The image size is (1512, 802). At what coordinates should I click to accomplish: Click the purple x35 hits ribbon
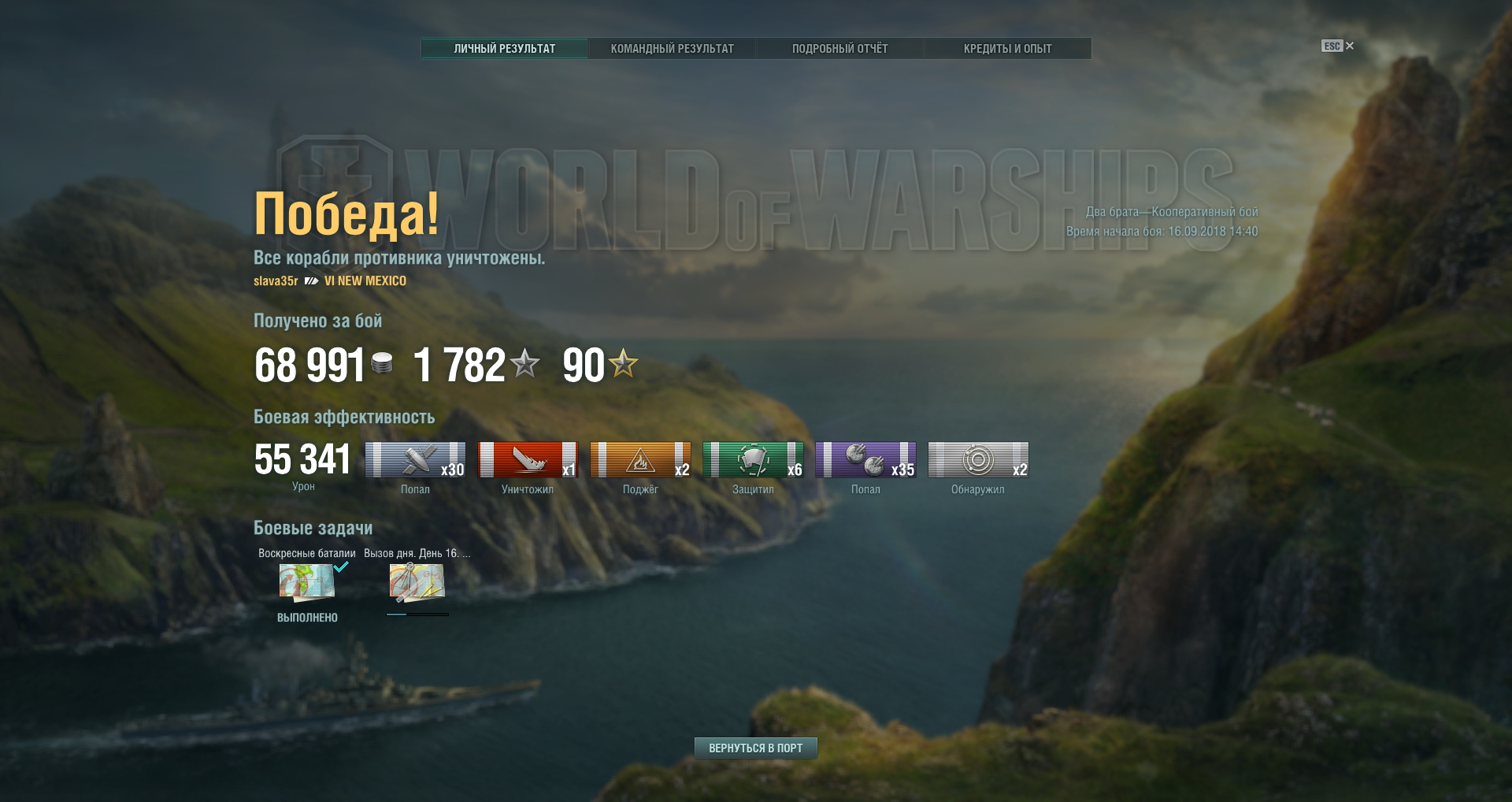[865, 460]
